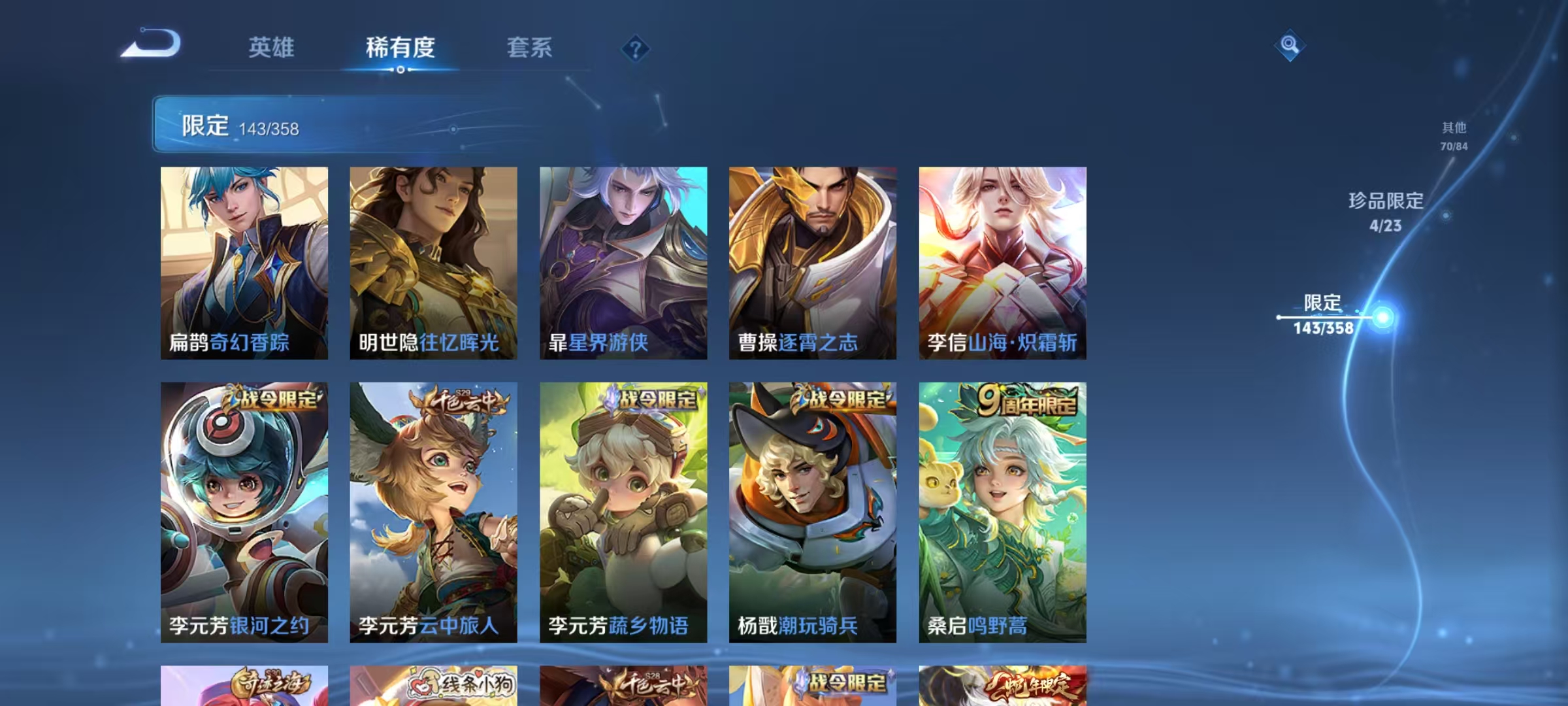
Task: View the 暃星界游侠 skin card
Action: tap(623, 261)
